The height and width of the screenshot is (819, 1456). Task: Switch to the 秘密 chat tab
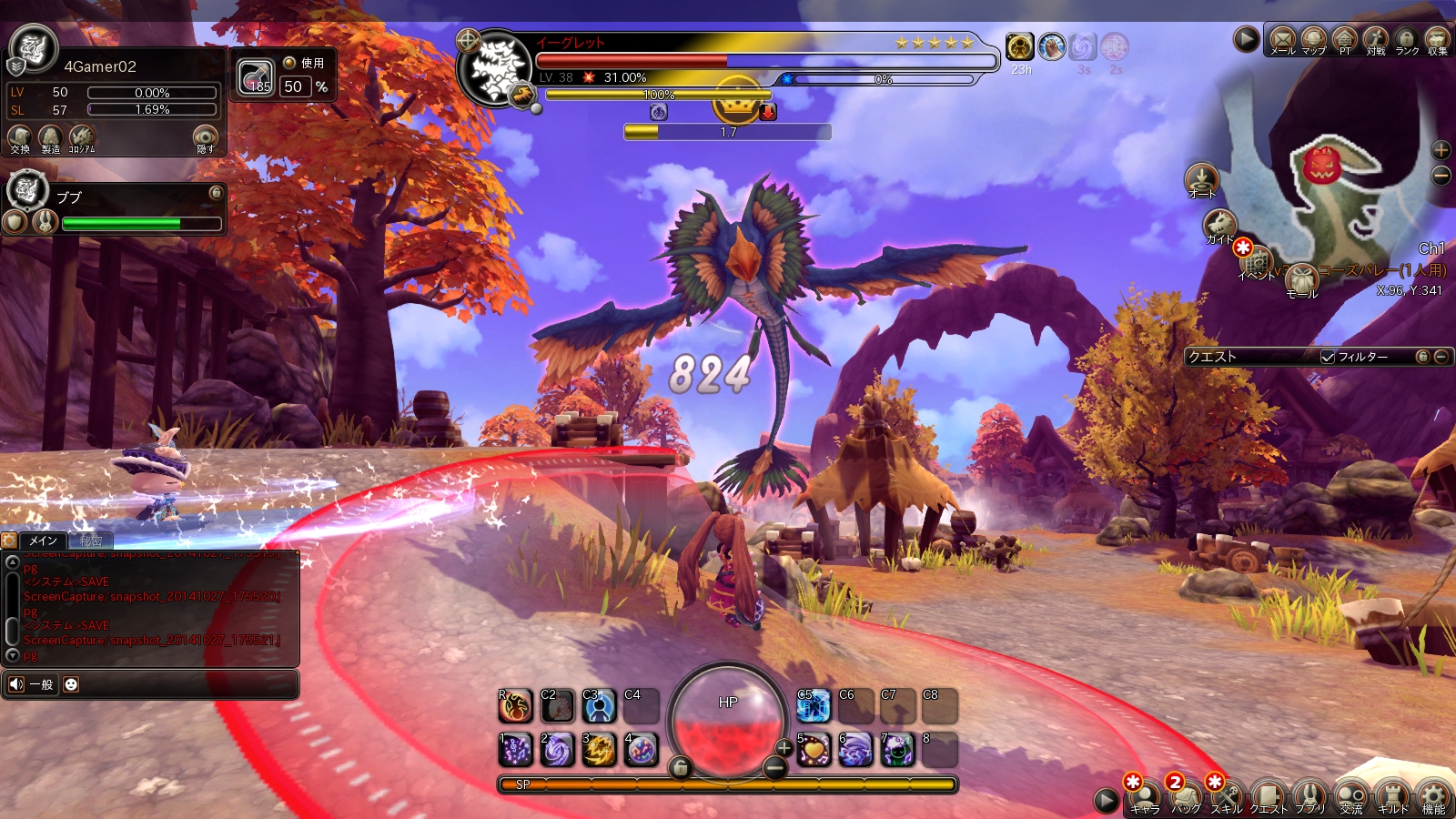tap(91, 541)
